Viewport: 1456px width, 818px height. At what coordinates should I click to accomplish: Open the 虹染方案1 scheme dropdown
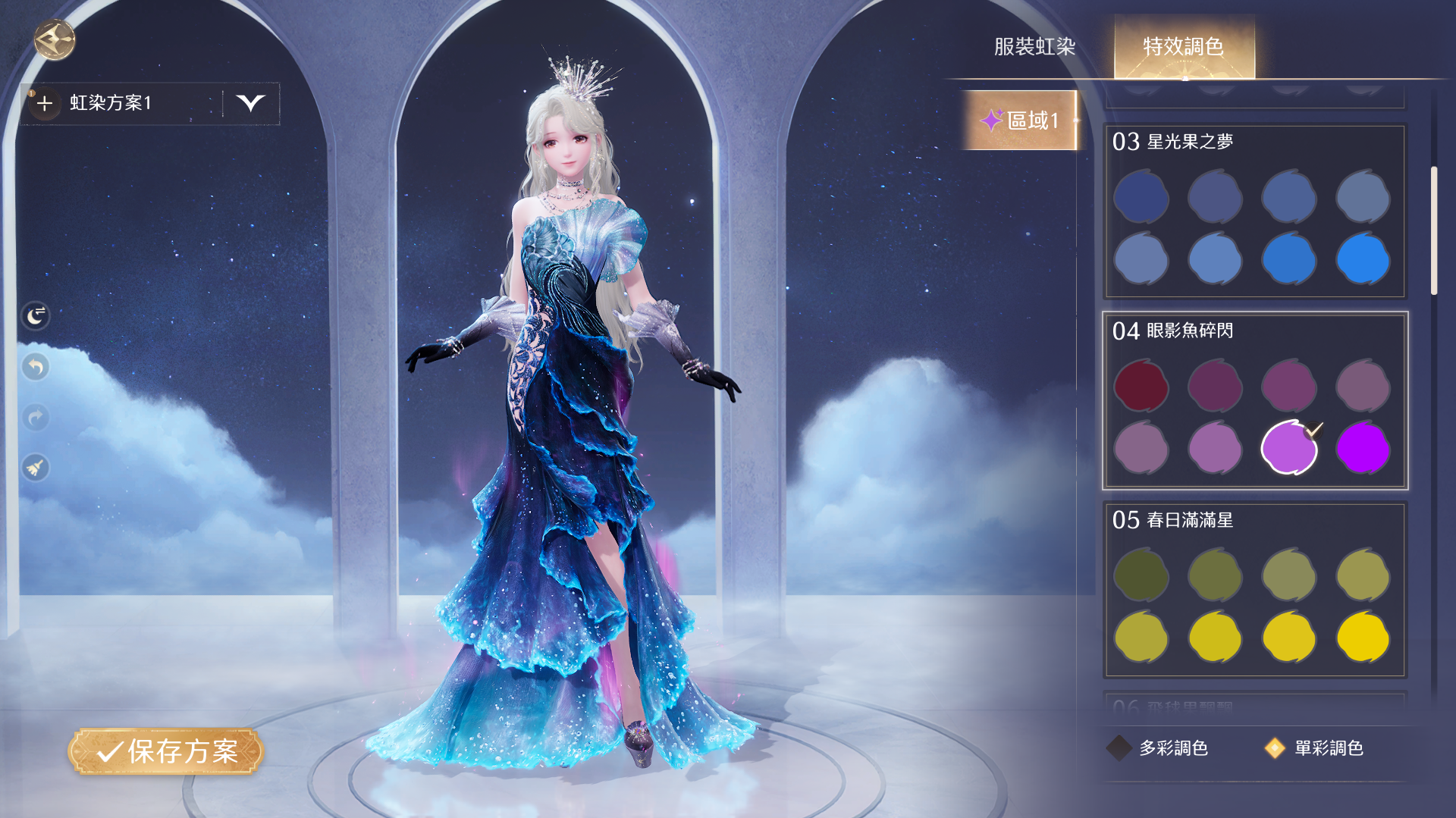[250, 103]
